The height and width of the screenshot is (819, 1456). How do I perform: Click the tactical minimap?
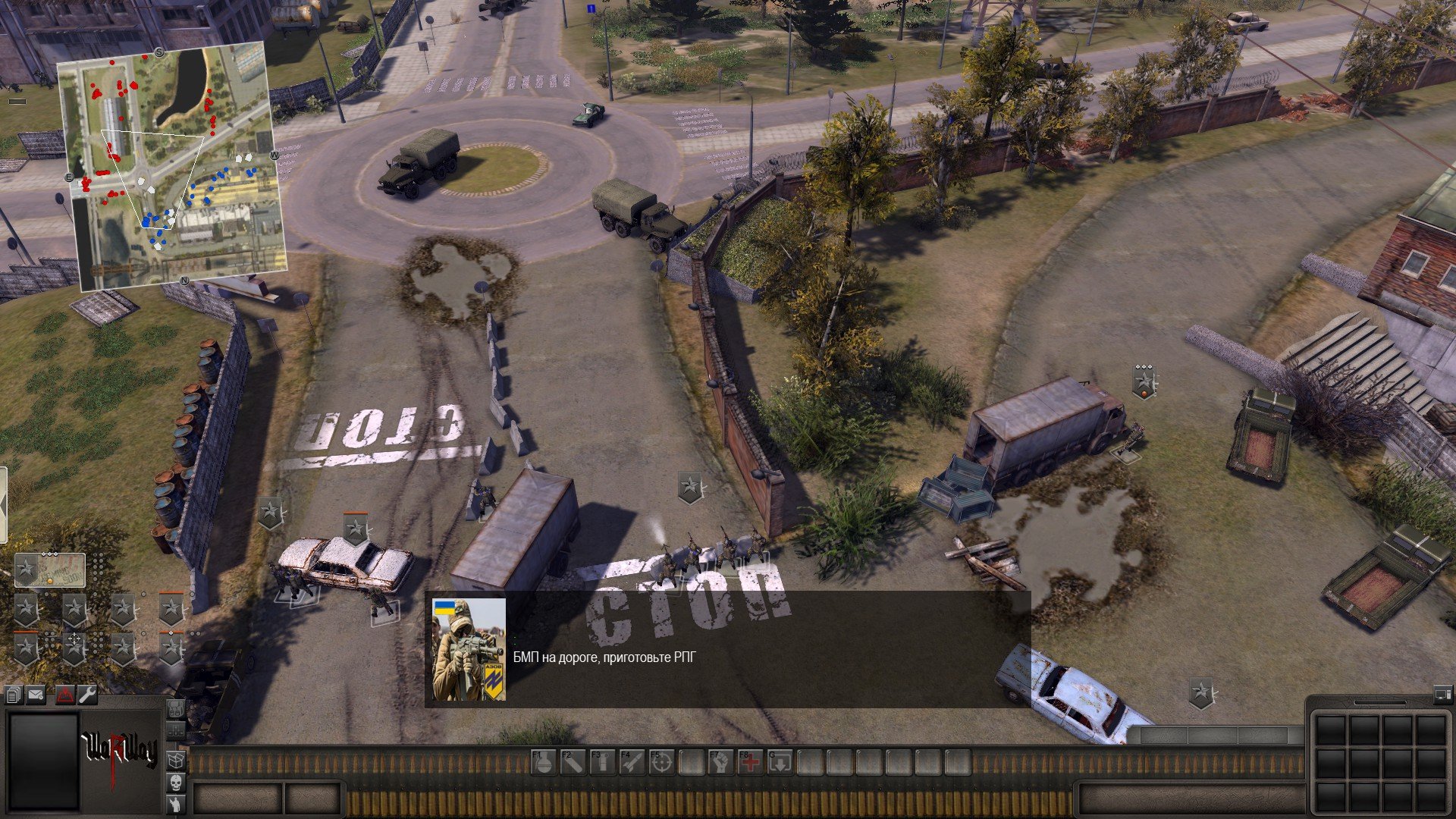(173, 165)
